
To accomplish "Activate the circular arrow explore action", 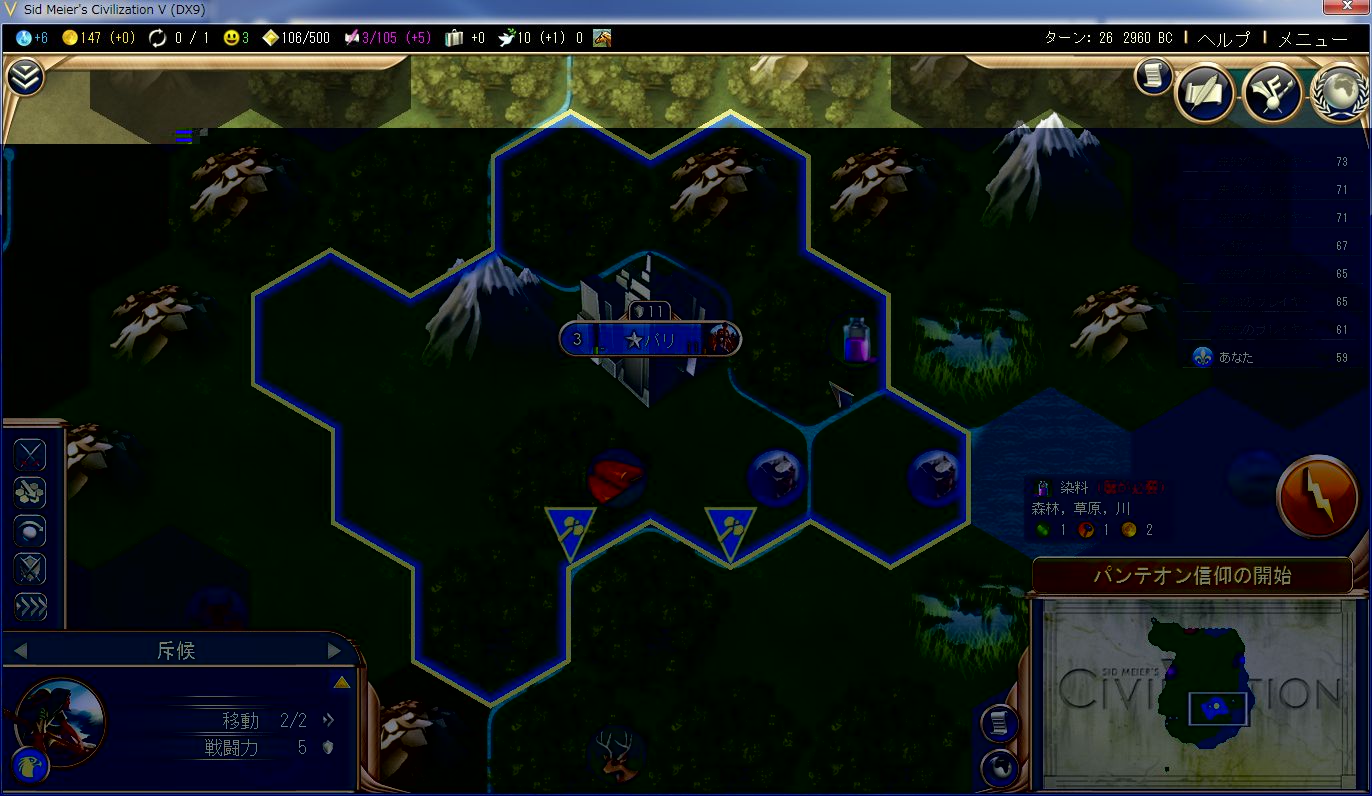I will (30, 531).
